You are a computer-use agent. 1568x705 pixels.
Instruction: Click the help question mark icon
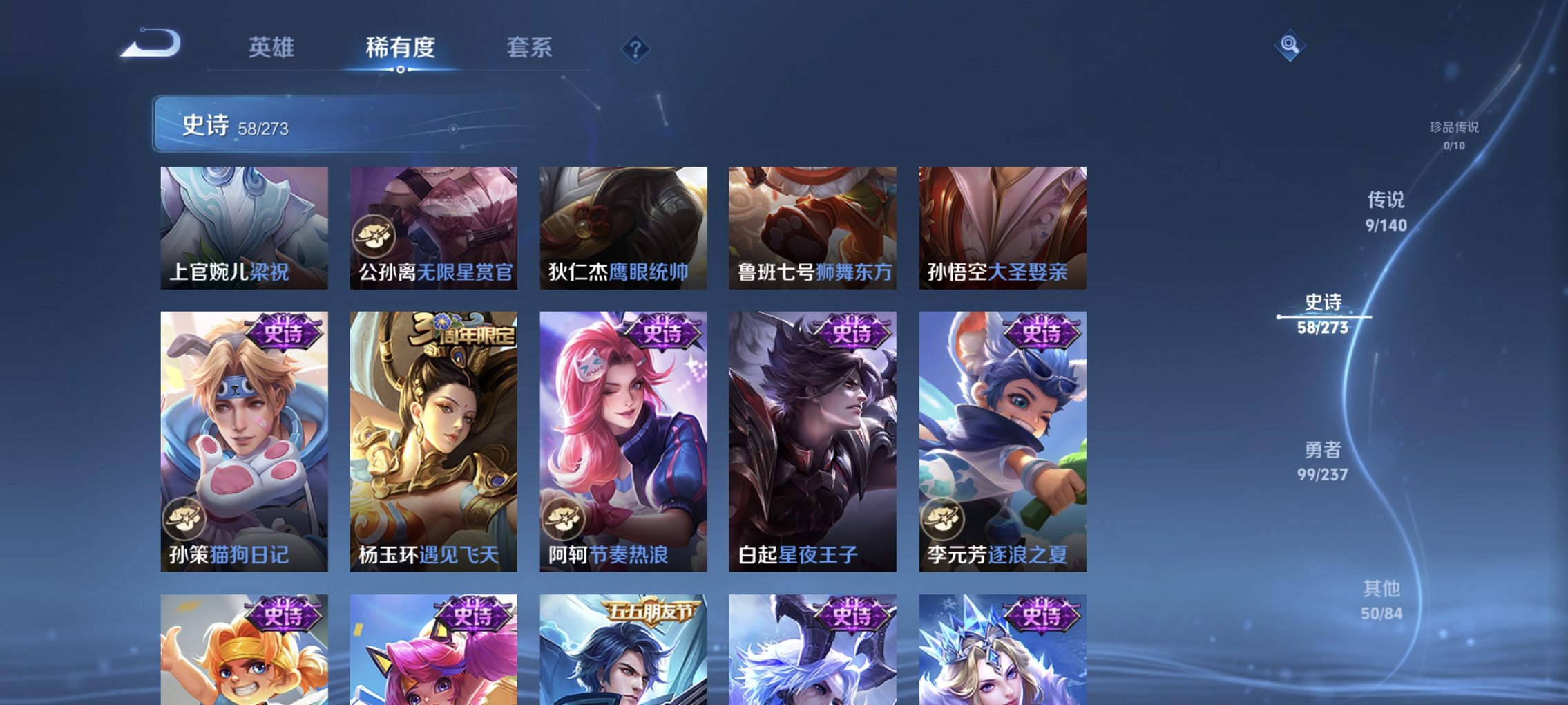click(636, 49)
